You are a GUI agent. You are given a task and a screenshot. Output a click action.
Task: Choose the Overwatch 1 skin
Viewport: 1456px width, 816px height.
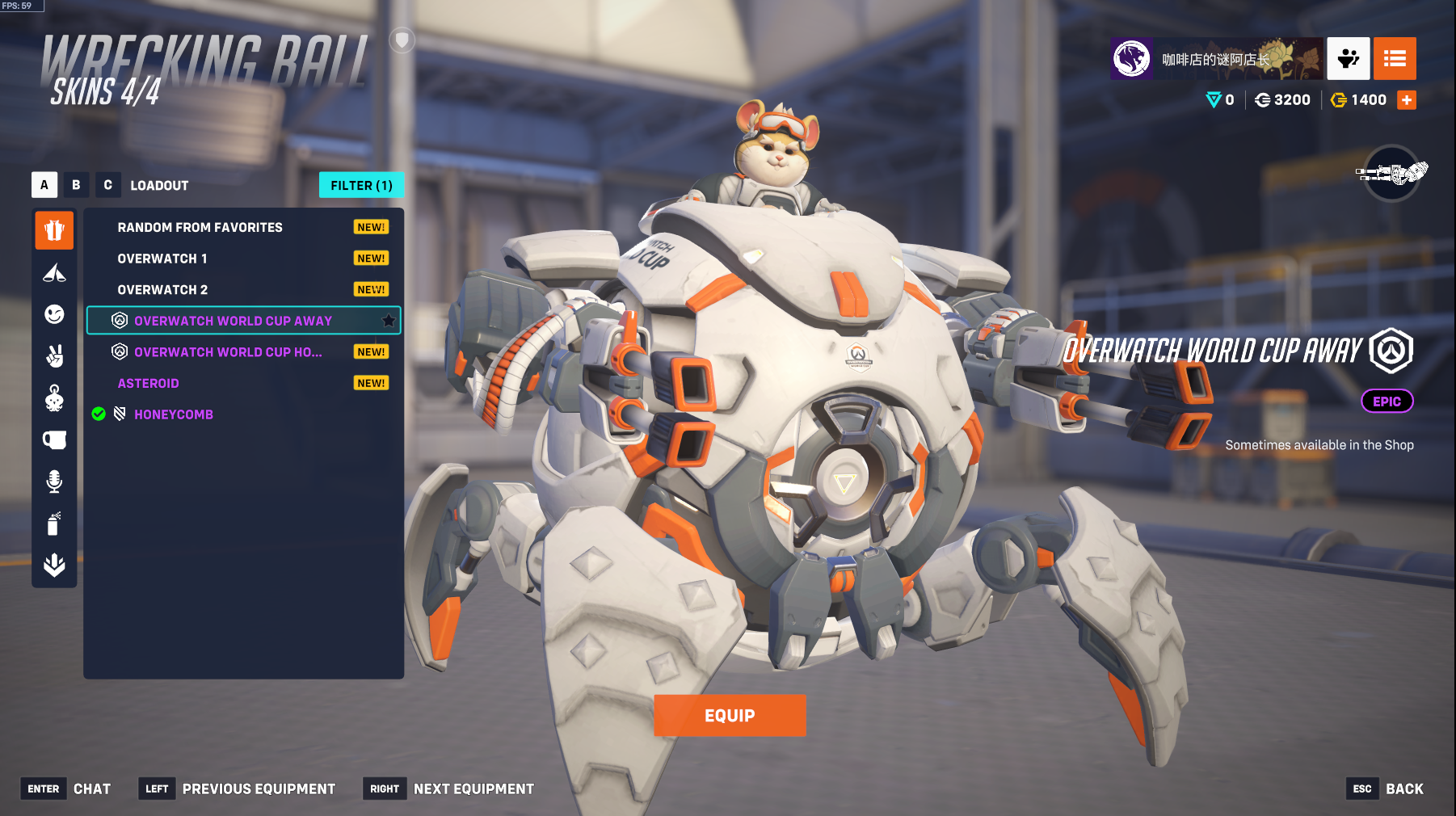tap(162, 259)
